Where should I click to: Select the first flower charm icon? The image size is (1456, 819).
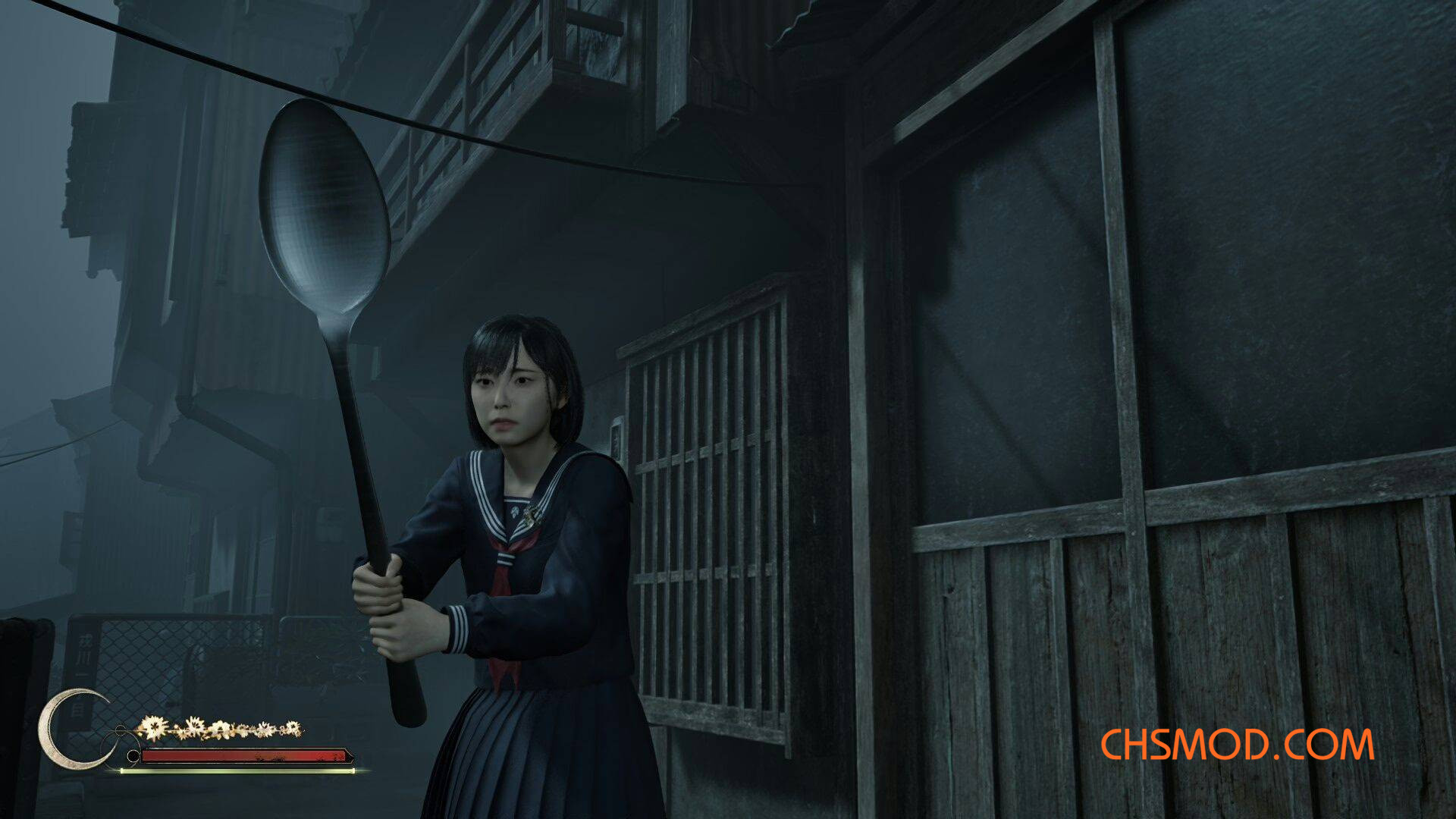coord(154,728)
